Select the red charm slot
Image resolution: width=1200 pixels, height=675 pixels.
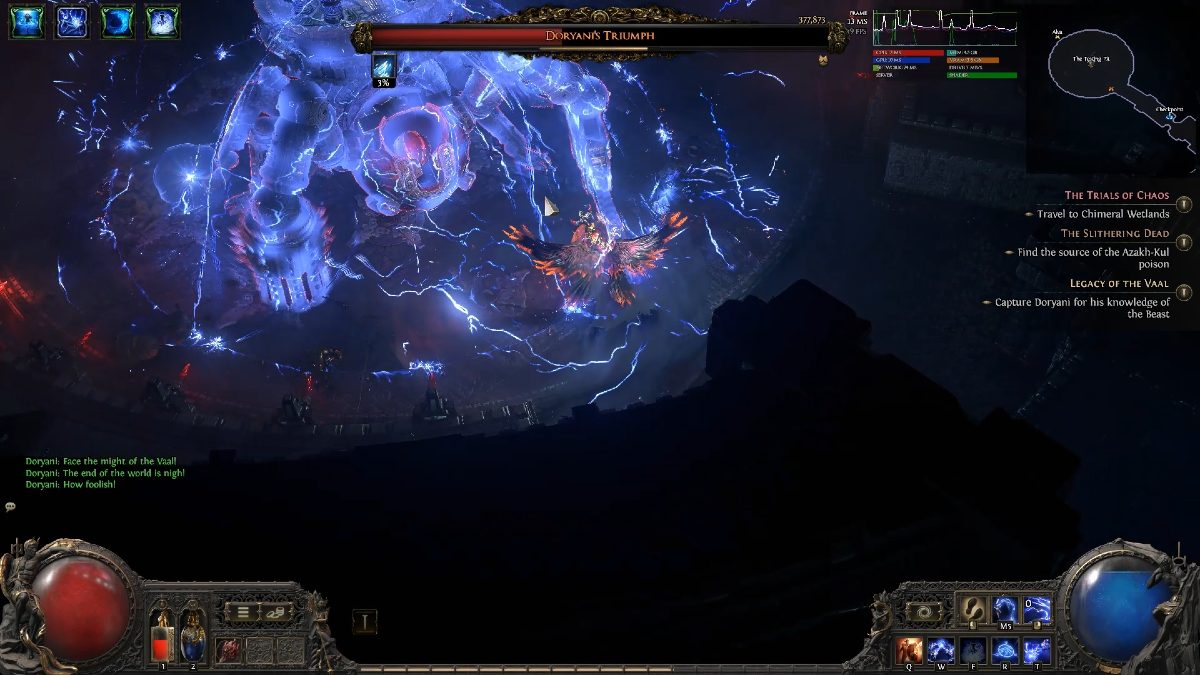tap(229, 649)
